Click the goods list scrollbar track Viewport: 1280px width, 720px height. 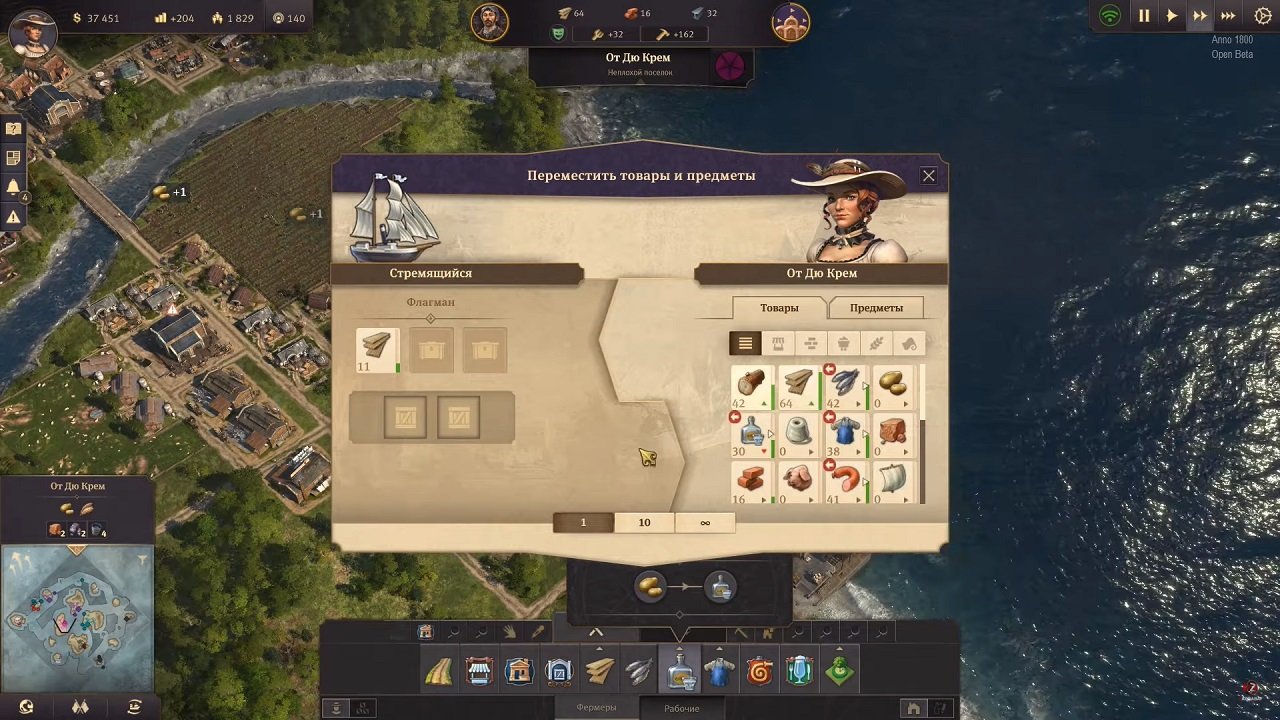click(x=922, y=435)
